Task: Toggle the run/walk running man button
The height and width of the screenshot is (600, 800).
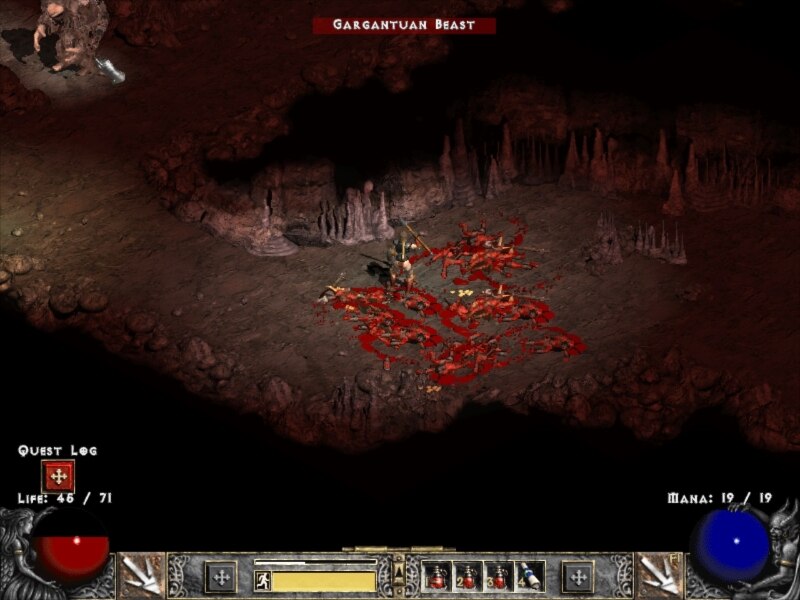Action: coord(262,579)
